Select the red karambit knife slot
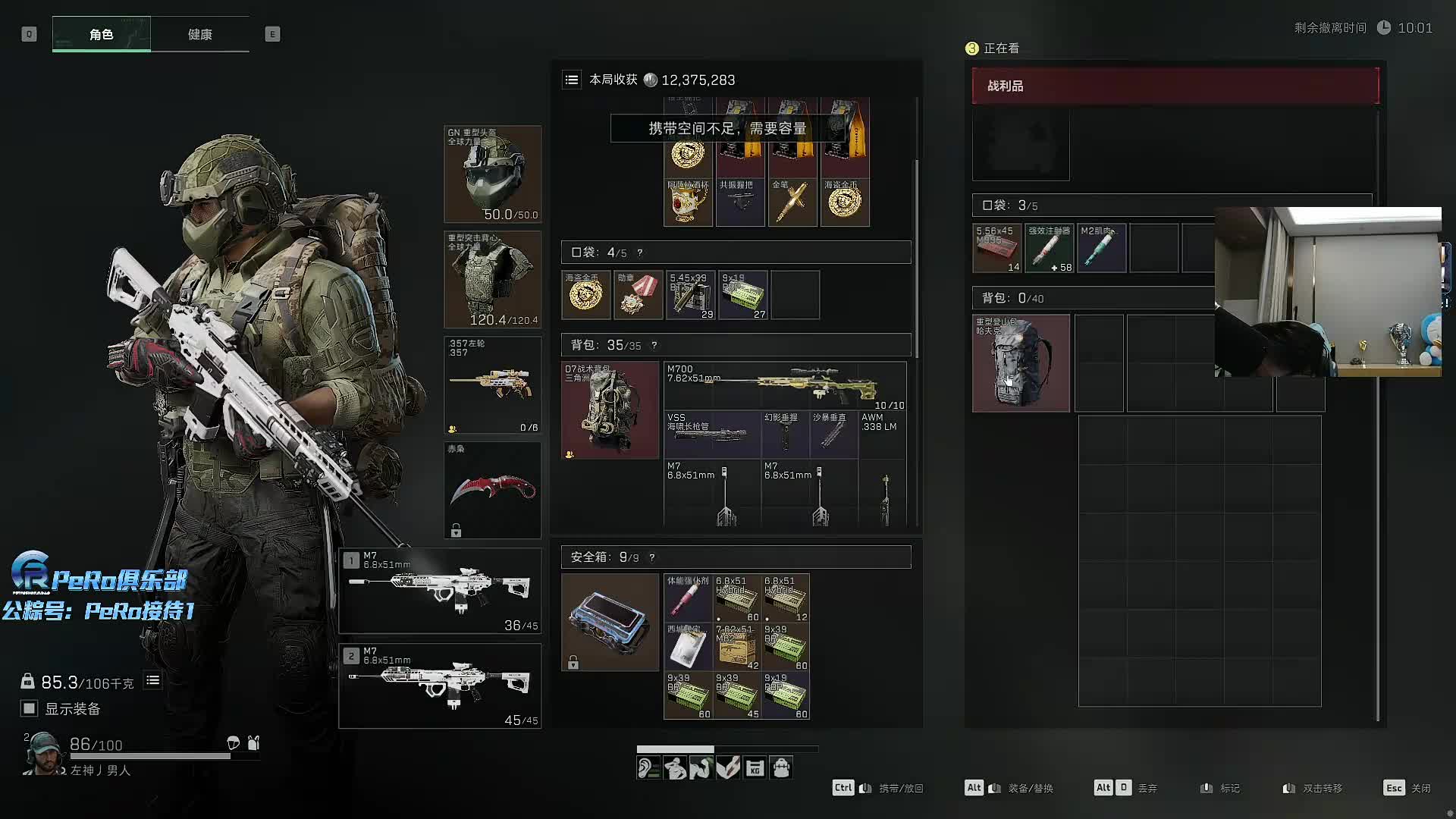The width and height of the screenshot is (1456, 819). (492, 490)
